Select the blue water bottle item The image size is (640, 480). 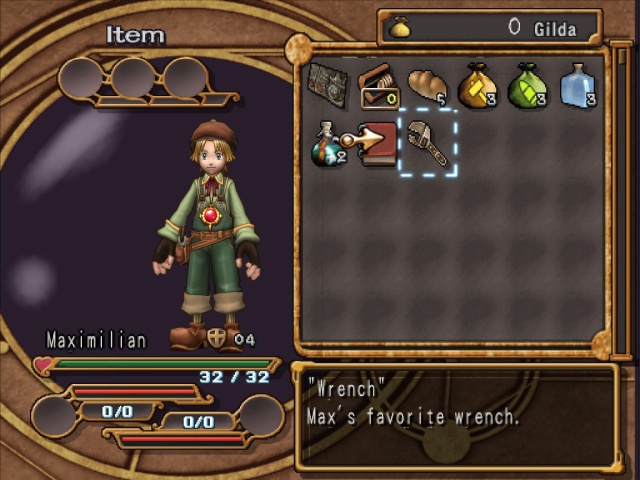pos(578,86)
